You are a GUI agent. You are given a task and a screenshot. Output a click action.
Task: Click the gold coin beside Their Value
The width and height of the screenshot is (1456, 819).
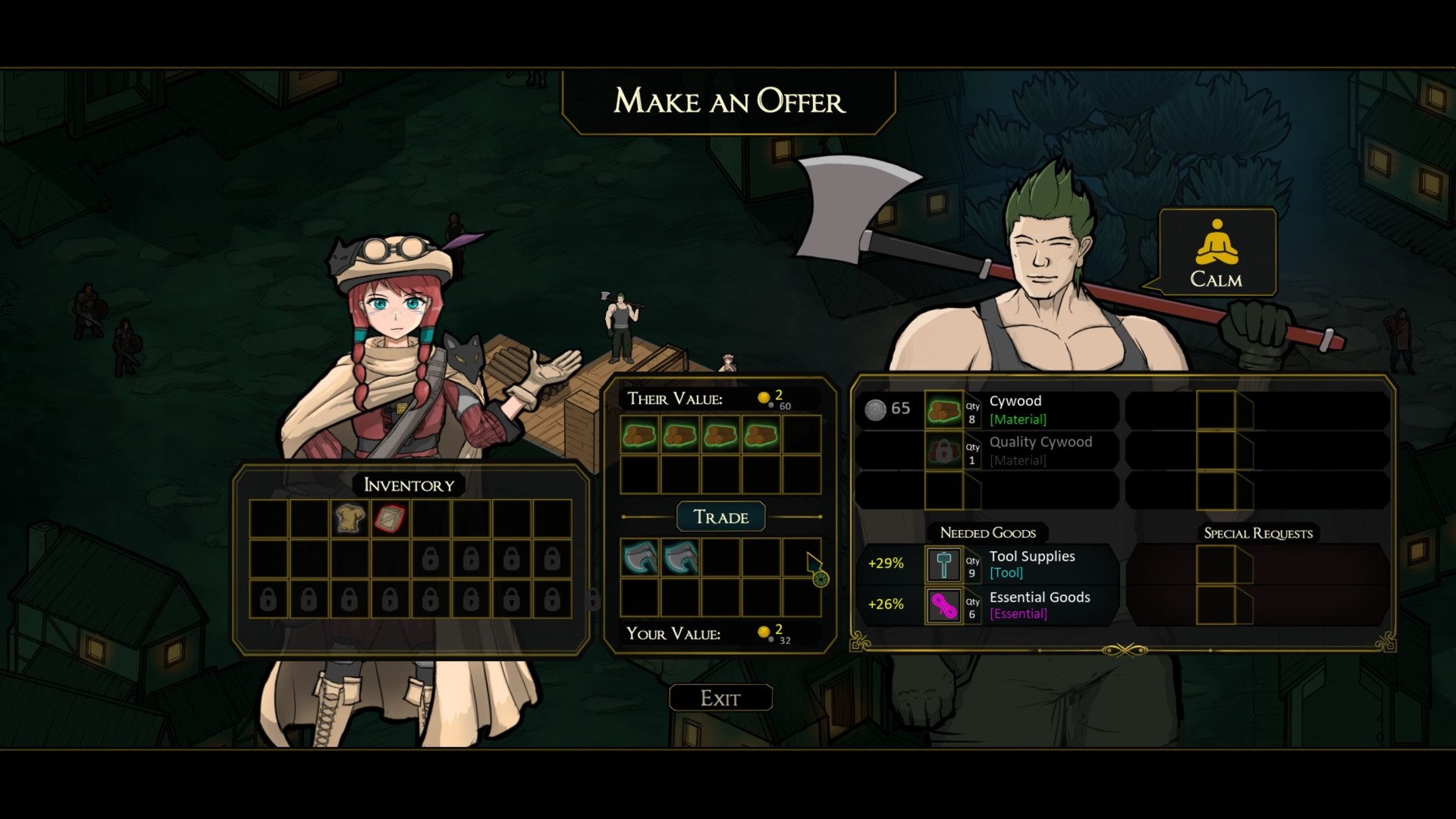764,397
